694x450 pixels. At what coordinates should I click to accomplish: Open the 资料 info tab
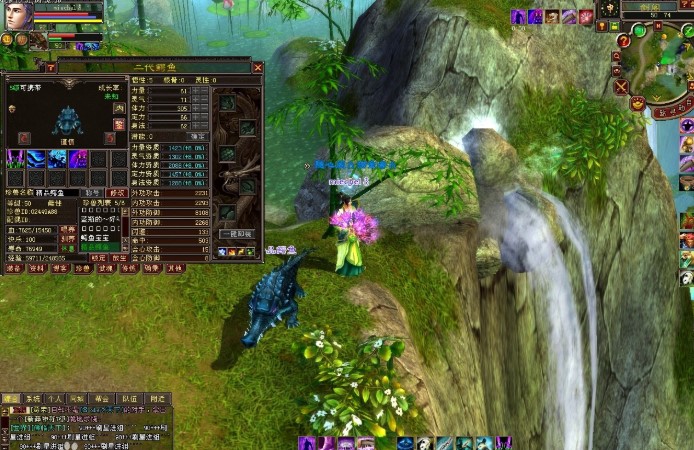37,268
